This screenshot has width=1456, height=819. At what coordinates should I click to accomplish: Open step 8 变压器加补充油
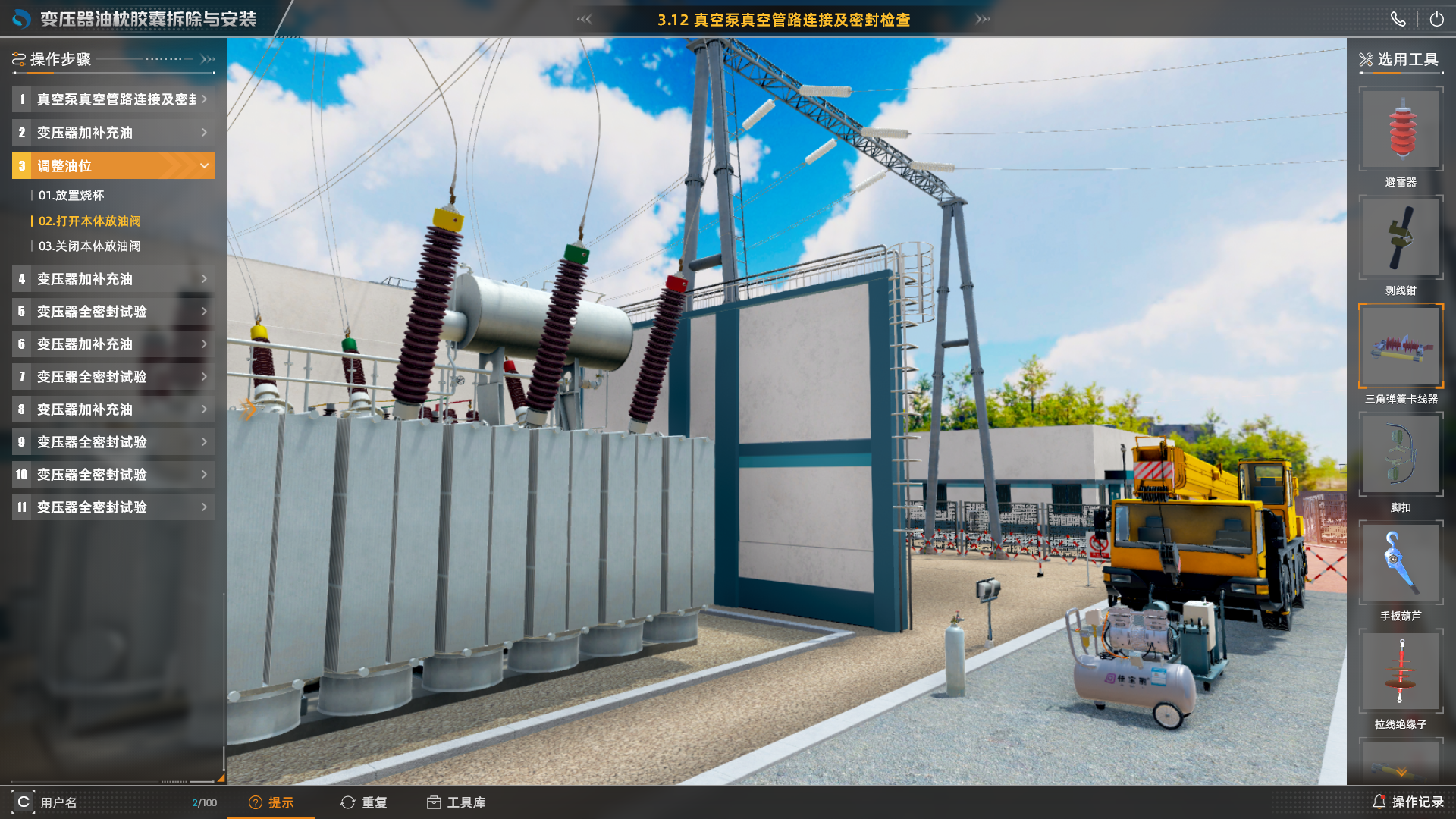pyautogui.click(x=114, y=409)
